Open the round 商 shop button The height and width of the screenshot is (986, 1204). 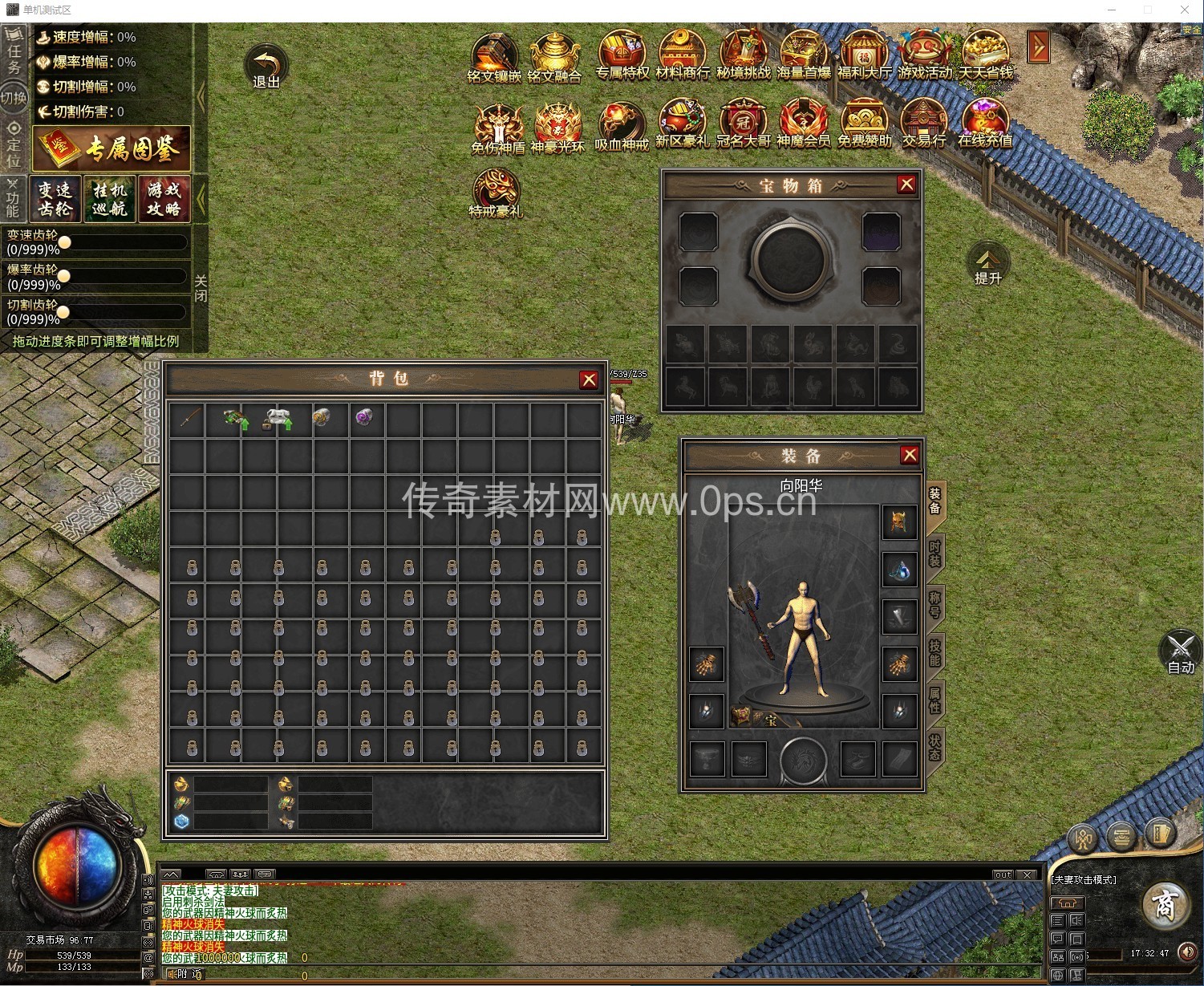(1164, 904)
